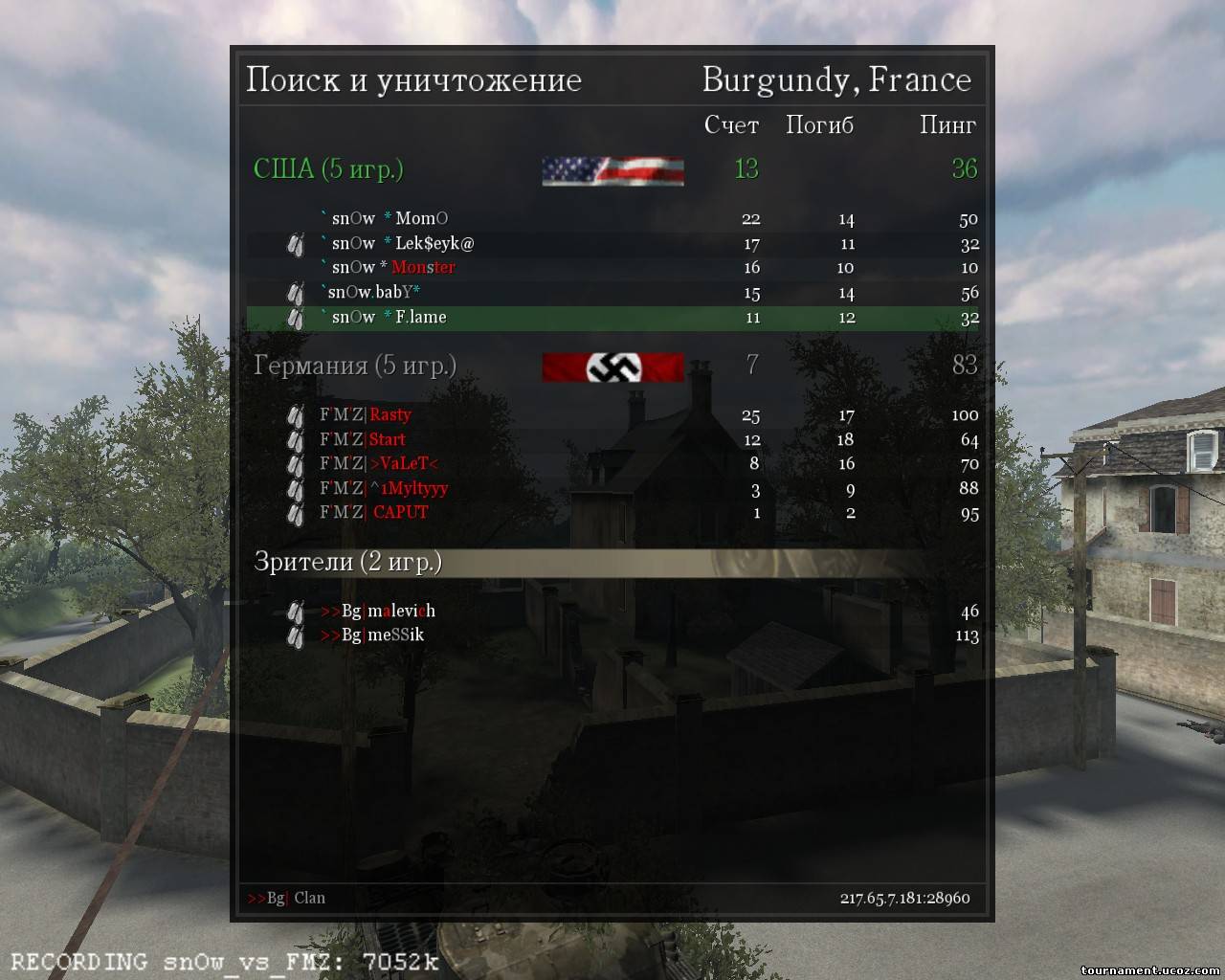Click the Зрители spectators header
Image resolution: width=1225 pixels, height=980 pixels.
[x=347, y=562]
